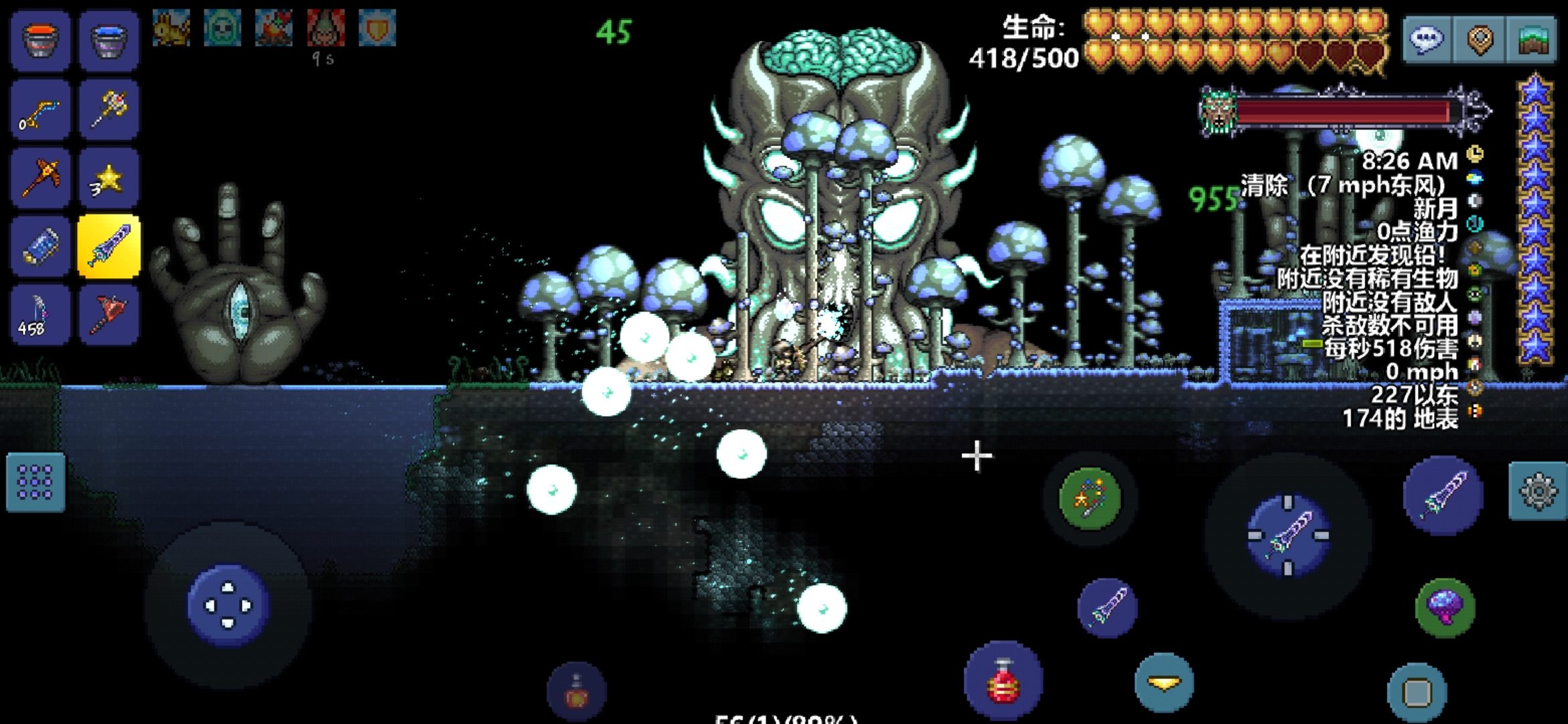Select the lava bucket hotbar slot
Screen dimensions: 1568x724
[40, 40]
